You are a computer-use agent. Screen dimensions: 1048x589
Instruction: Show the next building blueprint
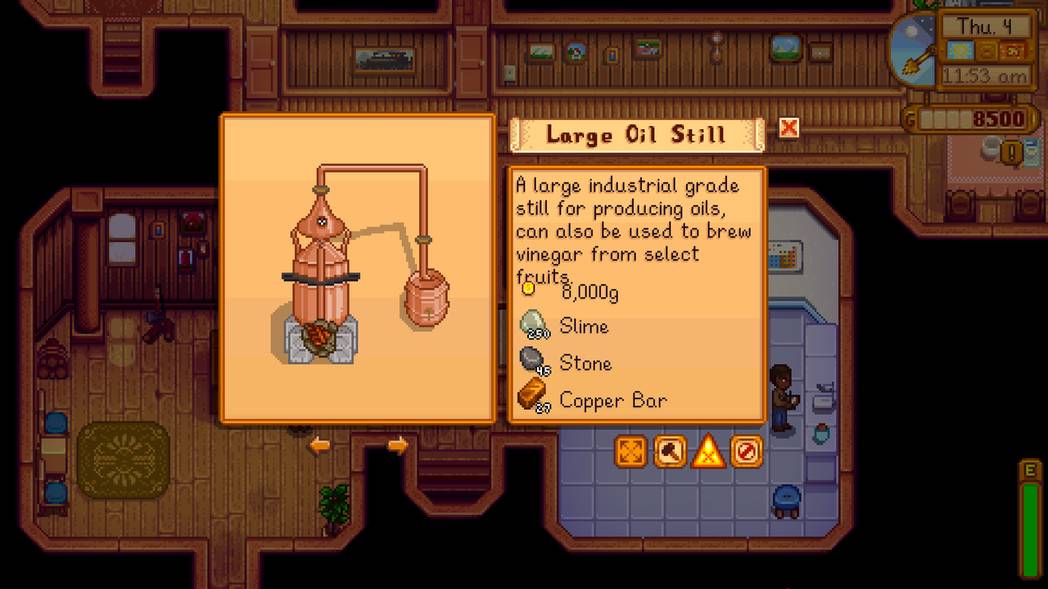(397, 445)
